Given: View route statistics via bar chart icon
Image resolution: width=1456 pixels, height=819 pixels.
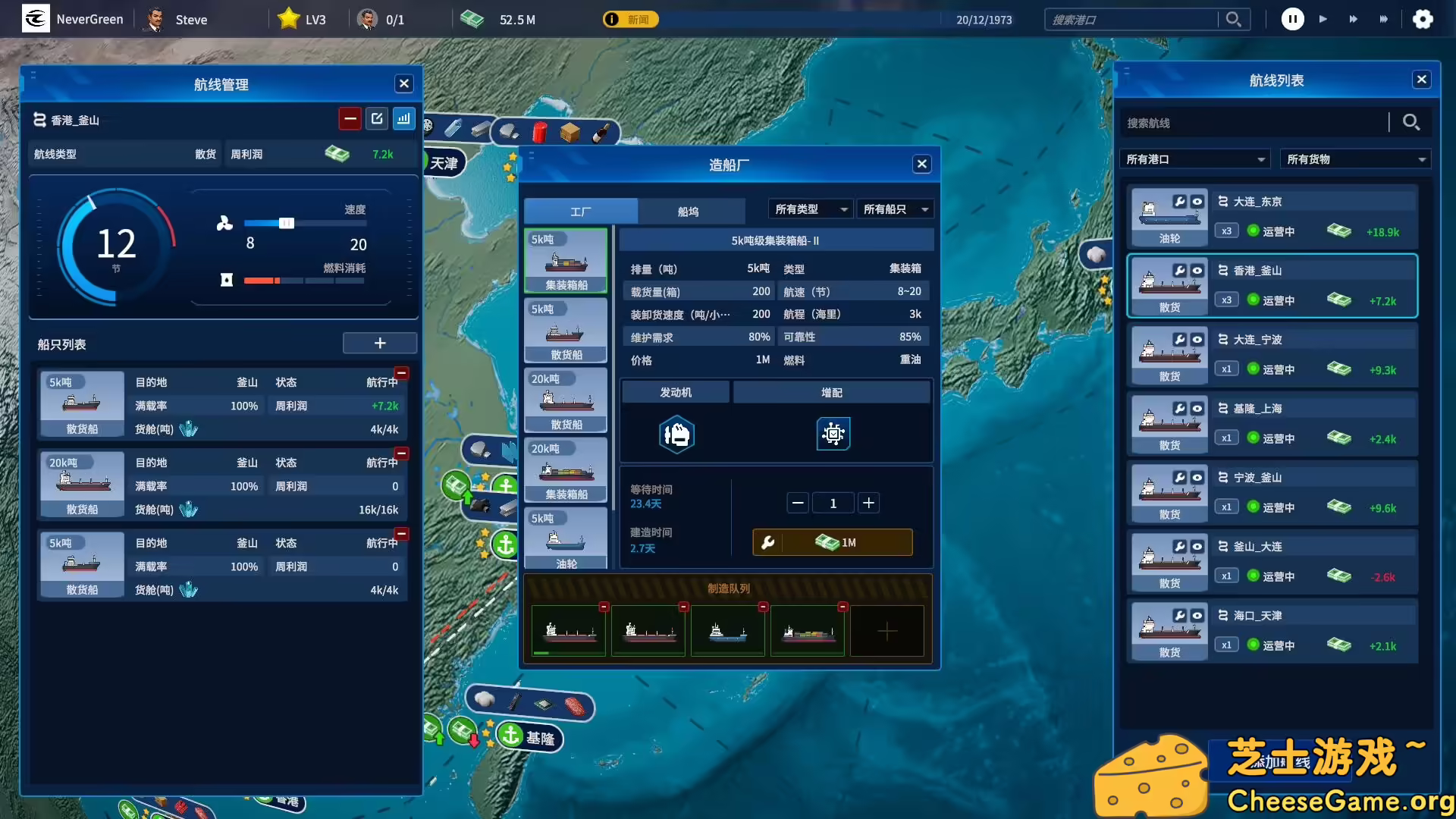Looking at the screenshot, I should click(x=404, y=118).
